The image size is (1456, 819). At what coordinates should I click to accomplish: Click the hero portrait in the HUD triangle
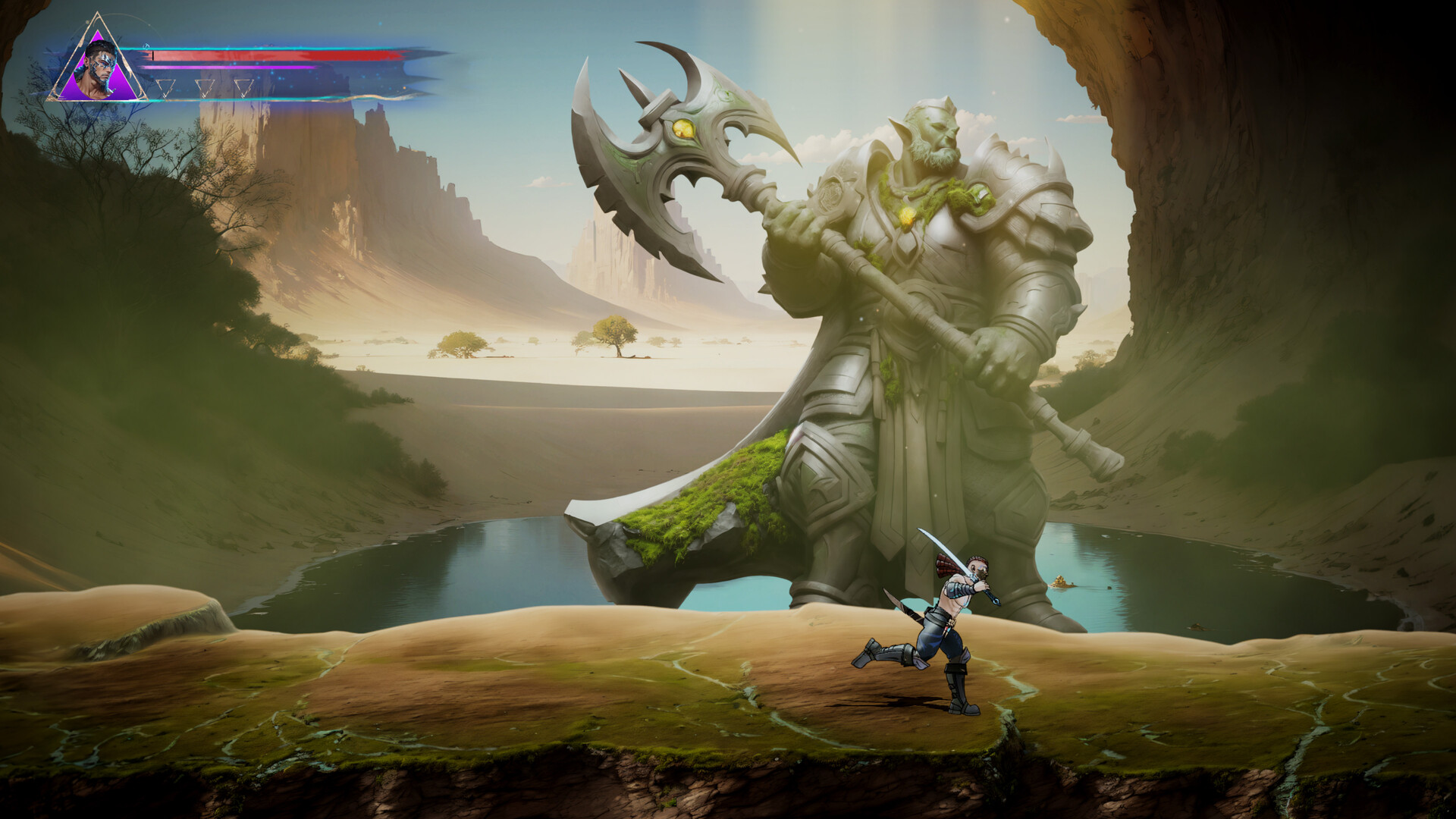click(x=100, y=64)
